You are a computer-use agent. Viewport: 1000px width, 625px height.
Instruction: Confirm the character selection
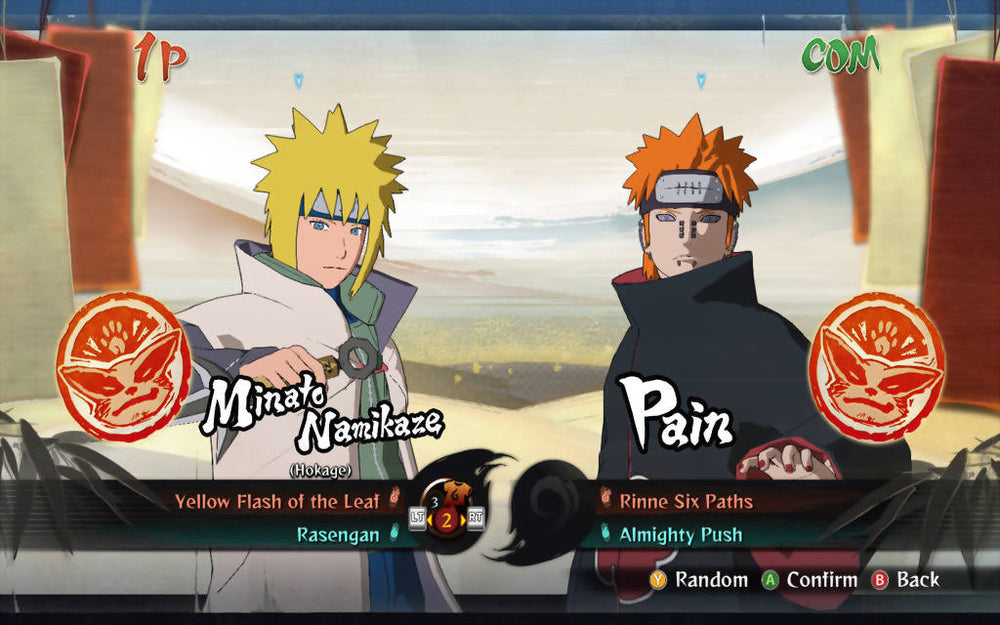pos(810,580)
